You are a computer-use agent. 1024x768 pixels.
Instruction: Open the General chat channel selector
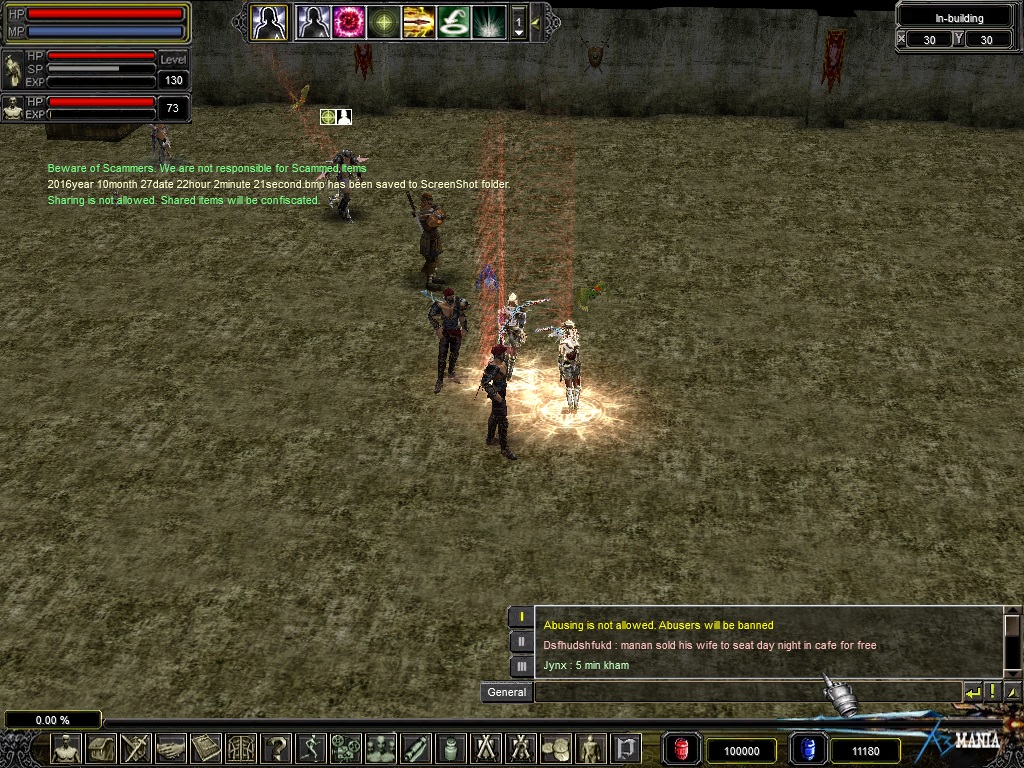[506, 692]
